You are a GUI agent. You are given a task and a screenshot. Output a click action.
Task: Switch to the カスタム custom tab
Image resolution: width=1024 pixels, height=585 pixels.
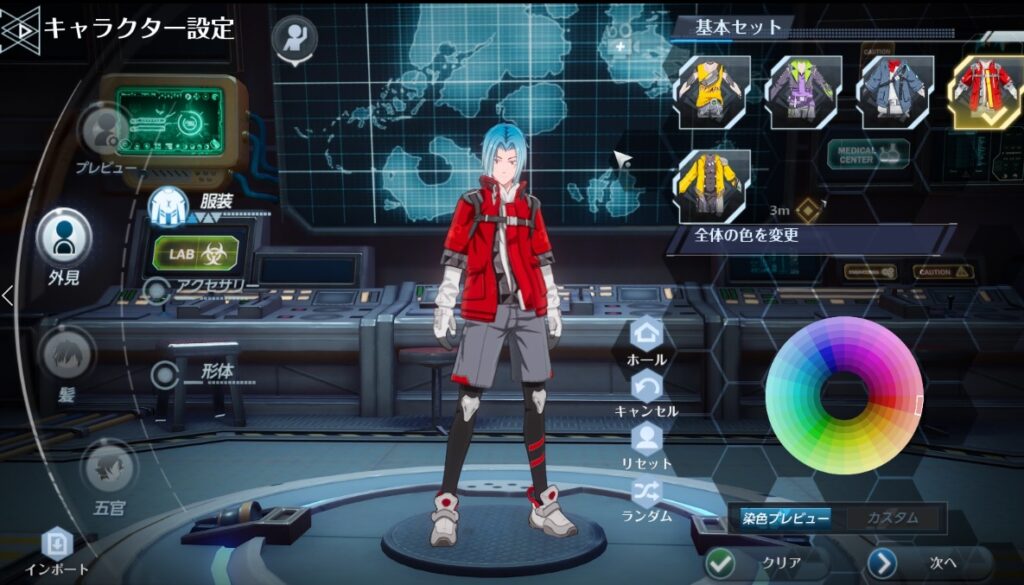892,519
